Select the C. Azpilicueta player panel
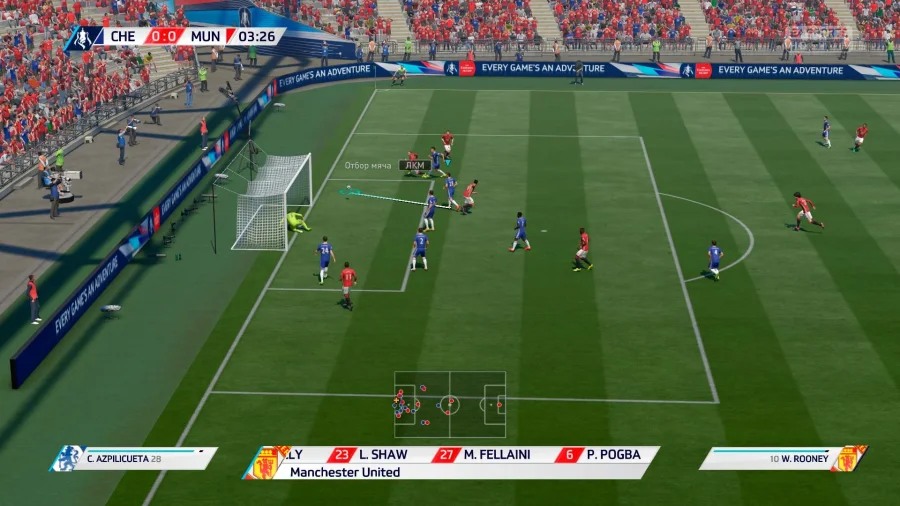Screen dimensions: 900x506 pyautogui.click(x=135, y=458)
